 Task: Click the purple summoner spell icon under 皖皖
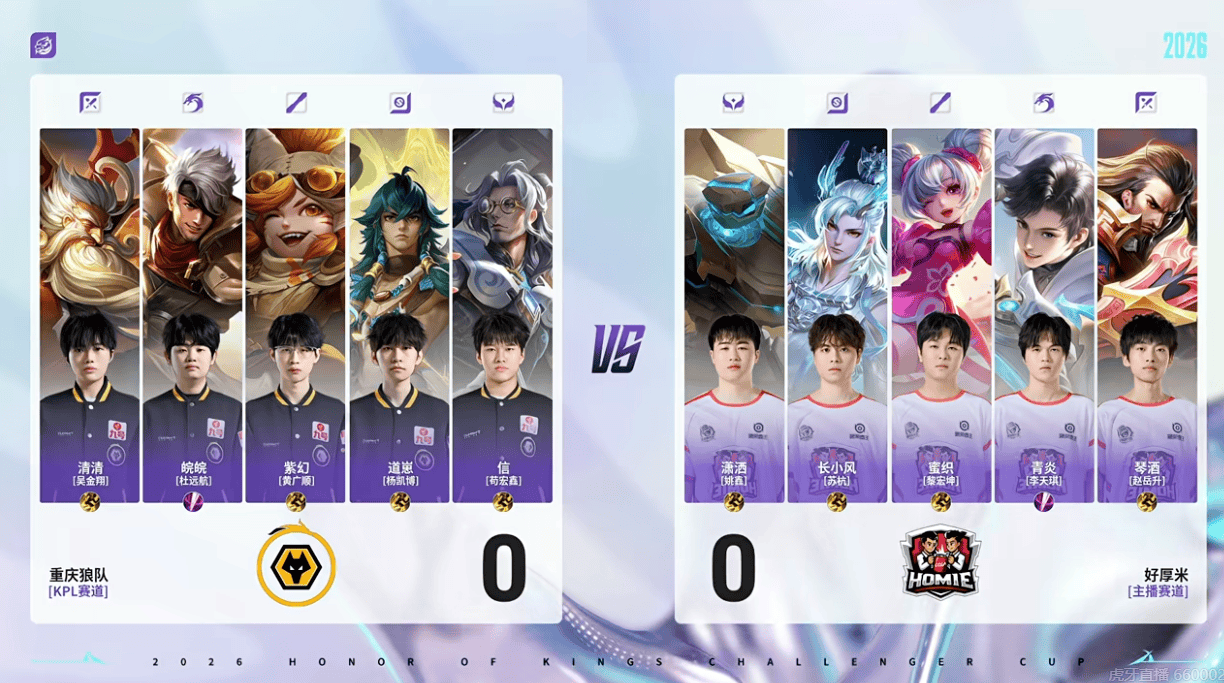(193, 502)
